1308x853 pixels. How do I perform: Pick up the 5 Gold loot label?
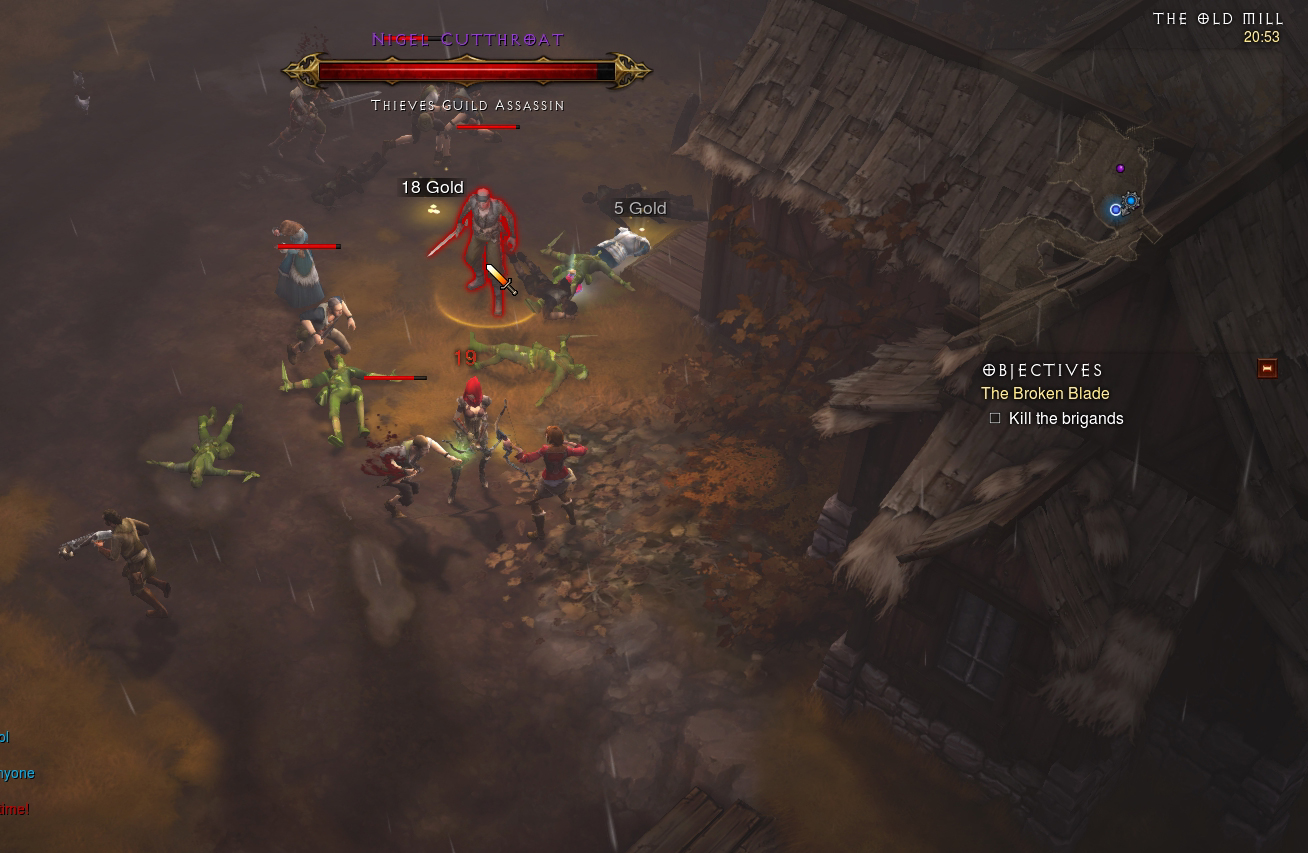point(640,208)
